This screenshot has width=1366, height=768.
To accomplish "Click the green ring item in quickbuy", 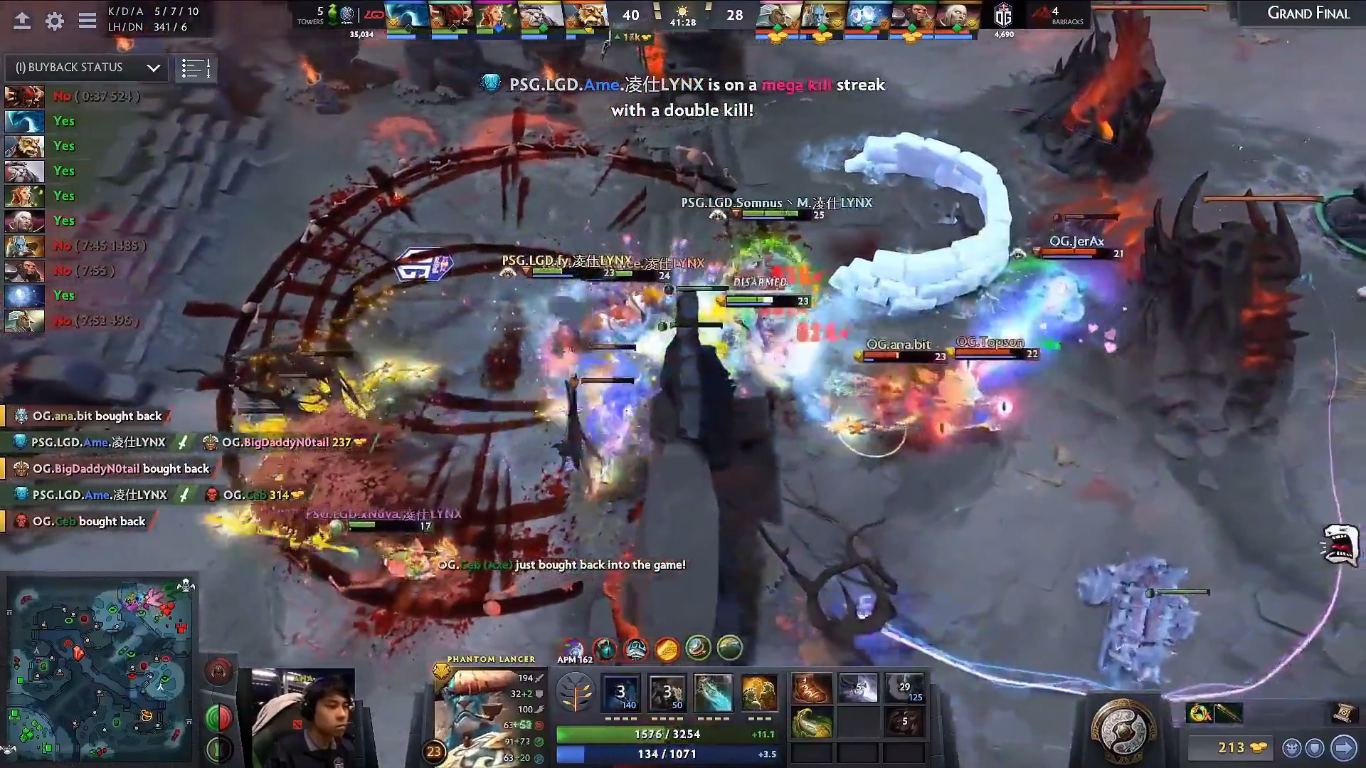I will (x=1199, y=713).
